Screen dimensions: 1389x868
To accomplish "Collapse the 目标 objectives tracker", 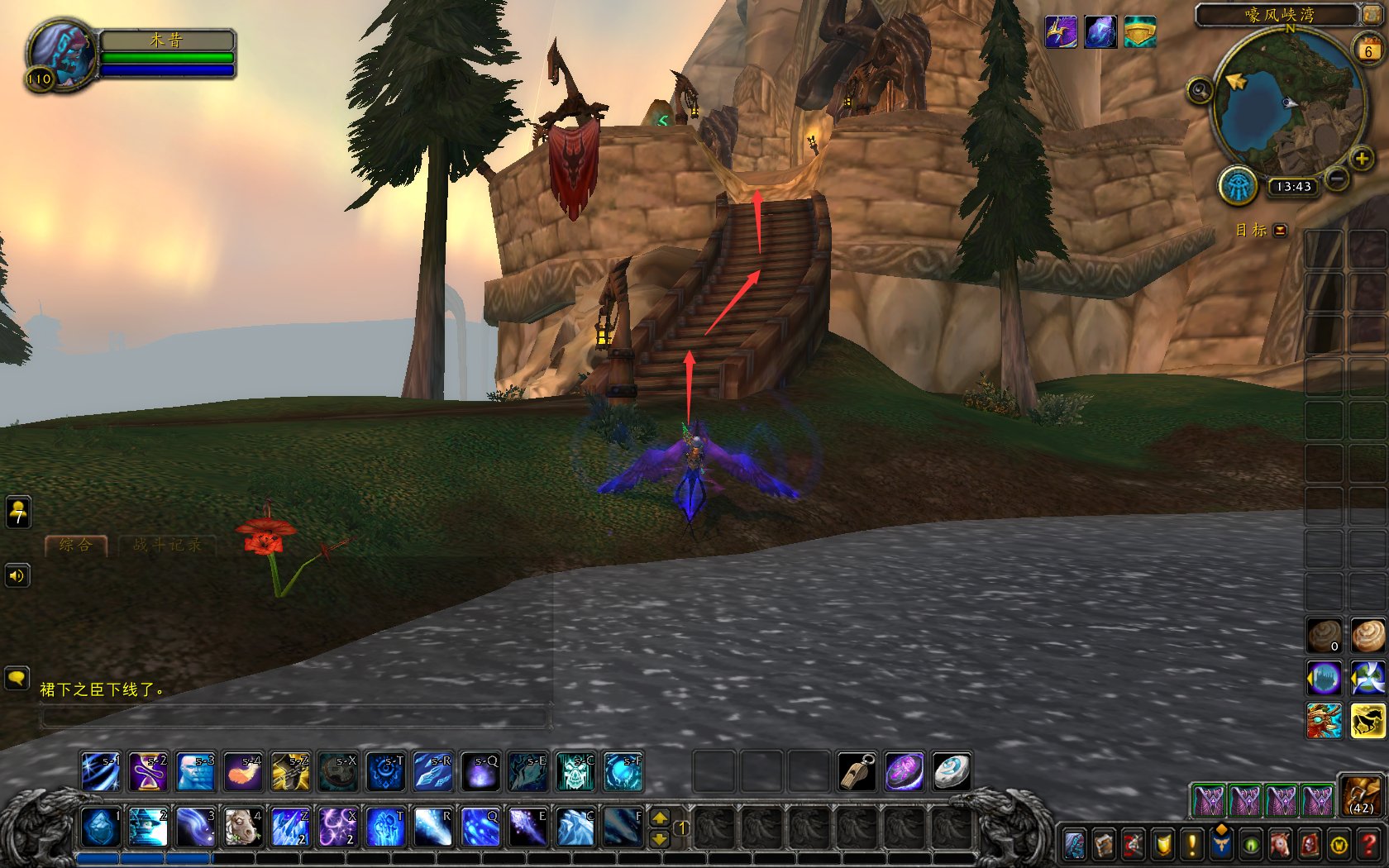I will coord(1281,231).
